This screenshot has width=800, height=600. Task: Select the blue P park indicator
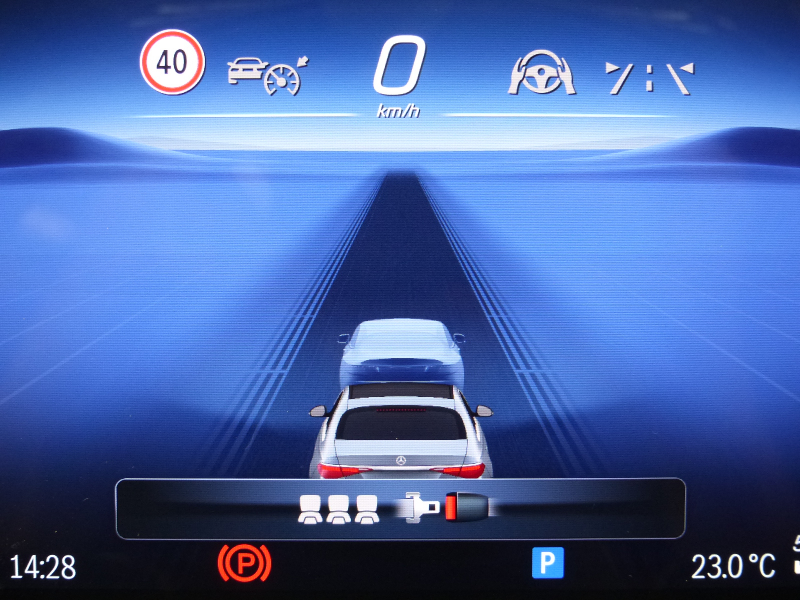point(547,563)
